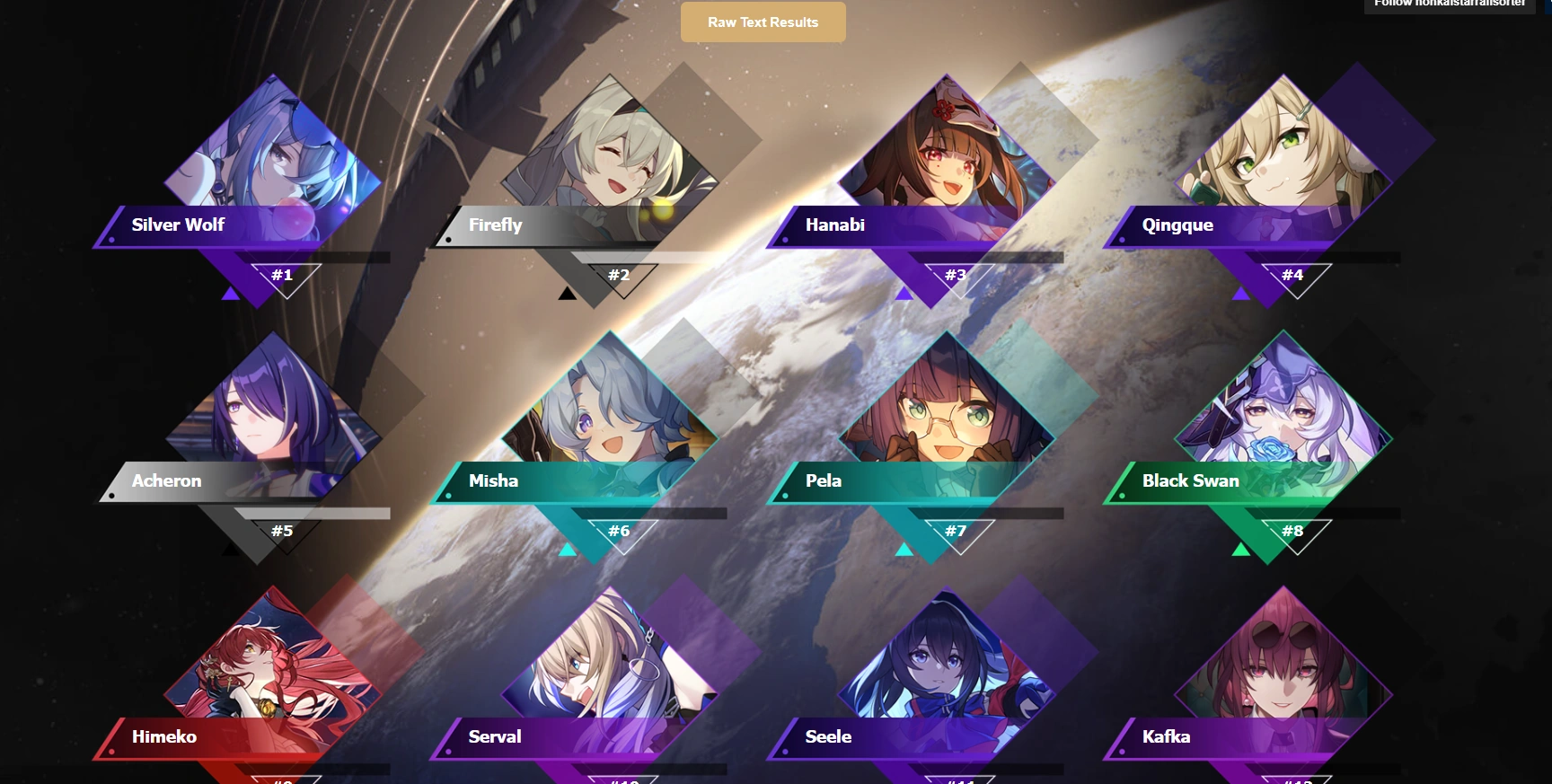
Task: Click the black down-arrow under Firefly
Action: [x=568, y=294]
